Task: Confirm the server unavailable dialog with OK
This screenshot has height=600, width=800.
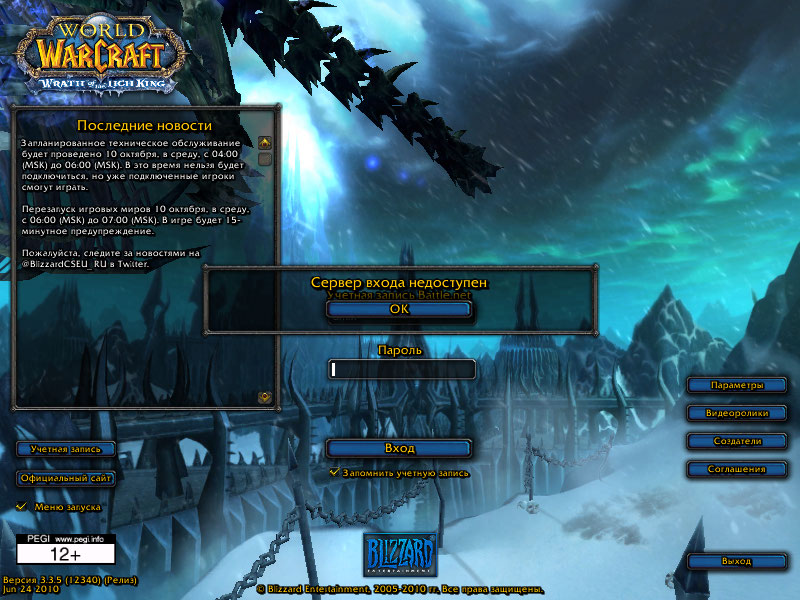Action: point(399,309)
